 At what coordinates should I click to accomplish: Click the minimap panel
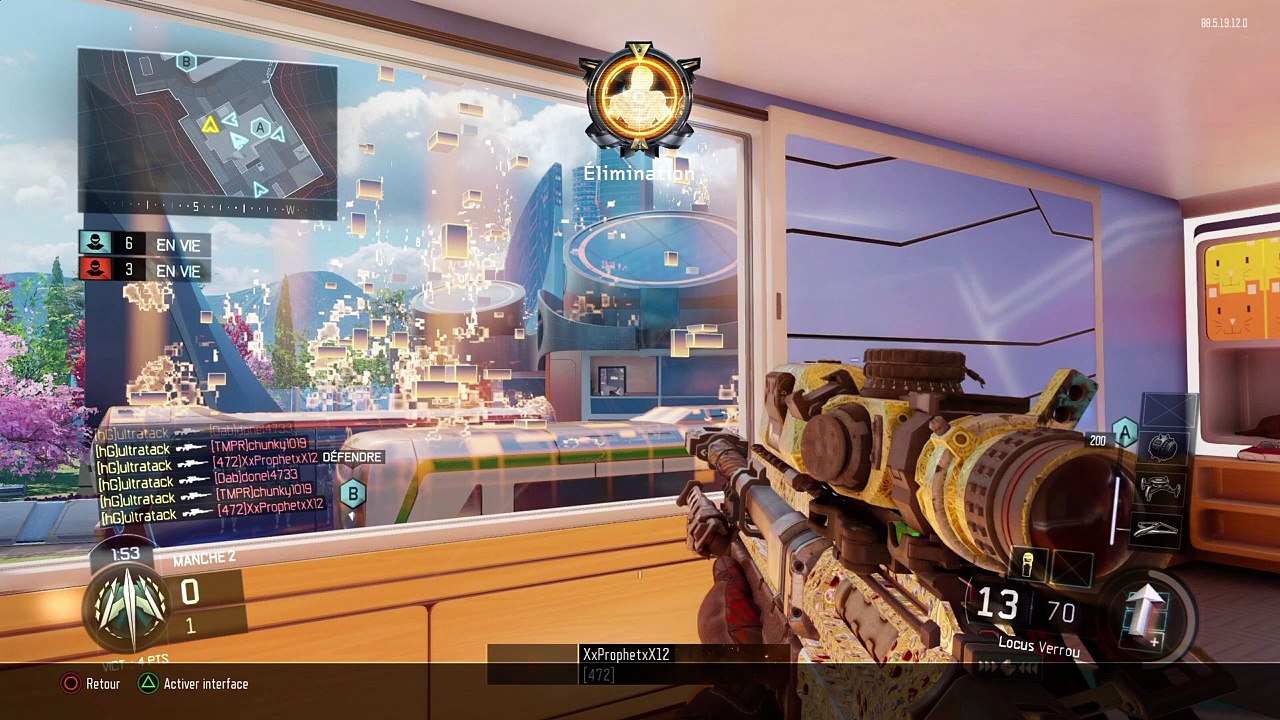tap(208, 133)
